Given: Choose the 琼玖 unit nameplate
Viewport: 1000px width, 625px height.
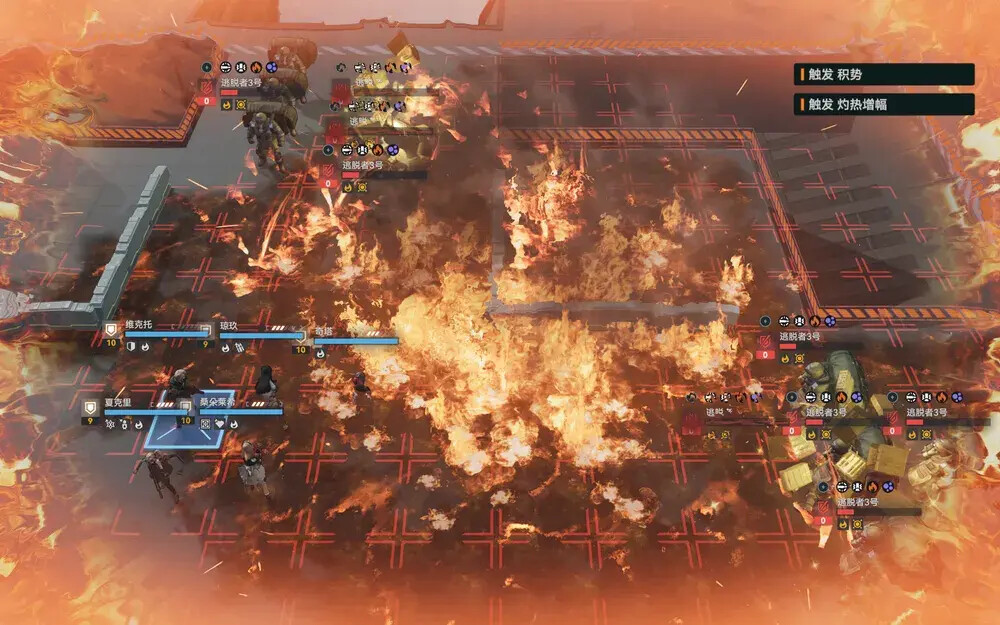Looking at the screenshot, I should point(229,326).
